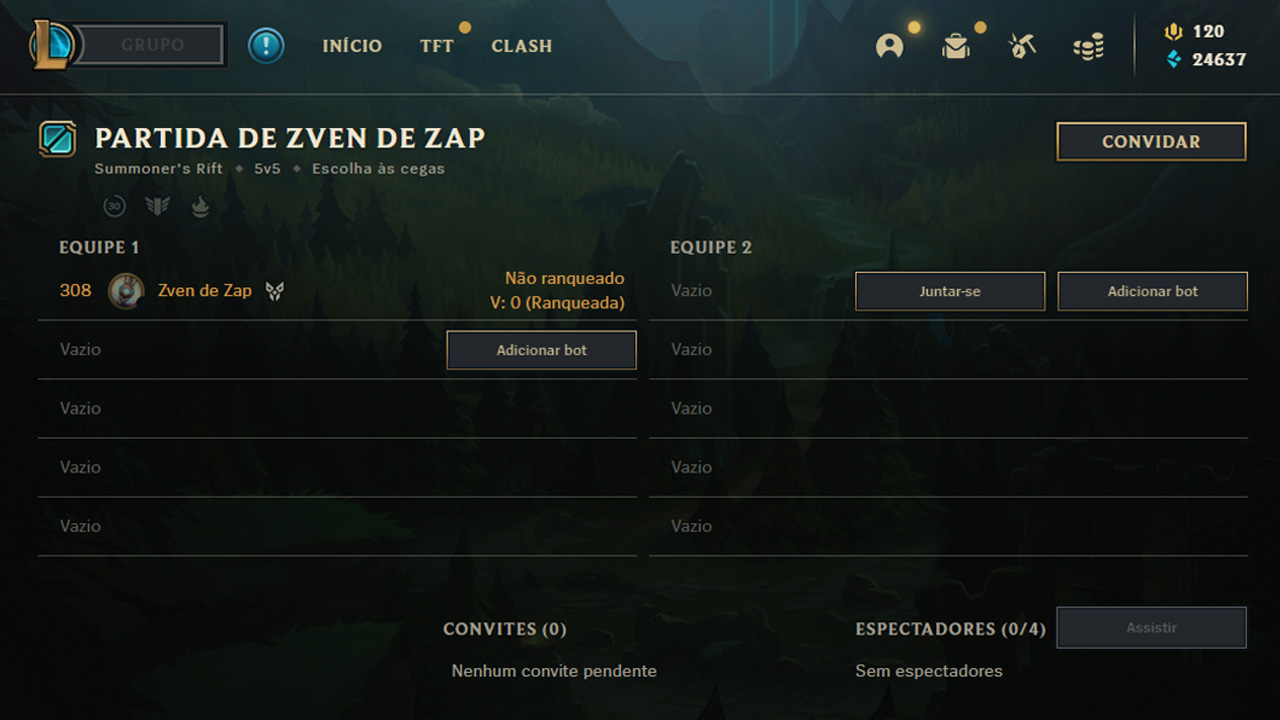Open the INÍCIO menu tab
The width and height of the screenshot is (1280, 720).
[x=352, y=46]
